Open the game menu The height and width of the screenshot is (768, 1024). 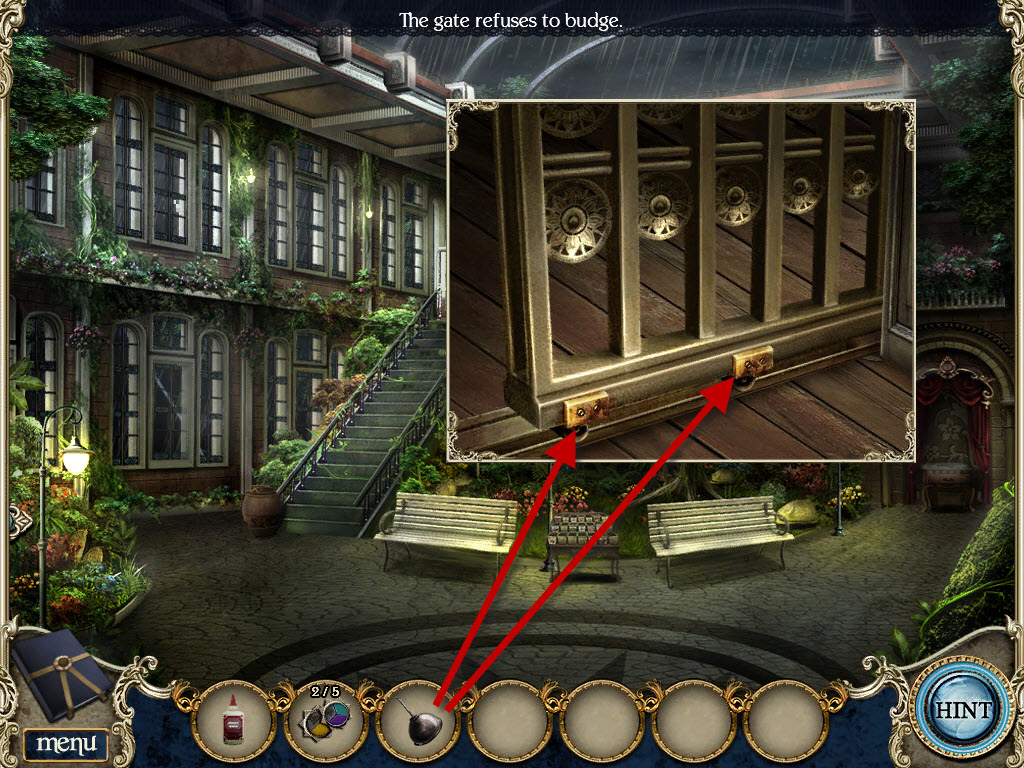(x=66, y=743)
